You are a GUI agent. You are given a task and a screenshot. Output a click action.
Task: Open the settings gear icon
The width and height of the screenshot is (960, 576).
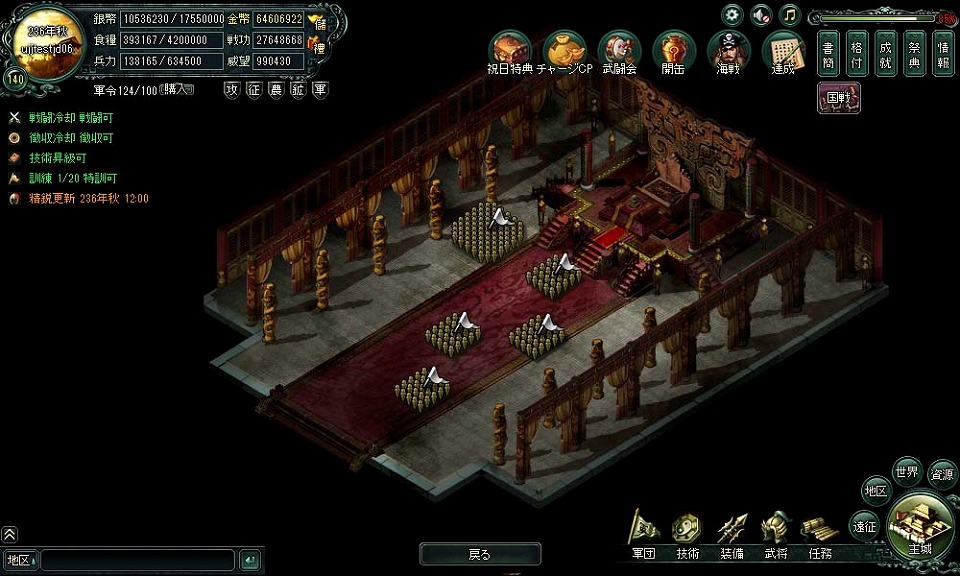(x=733, y=15)
